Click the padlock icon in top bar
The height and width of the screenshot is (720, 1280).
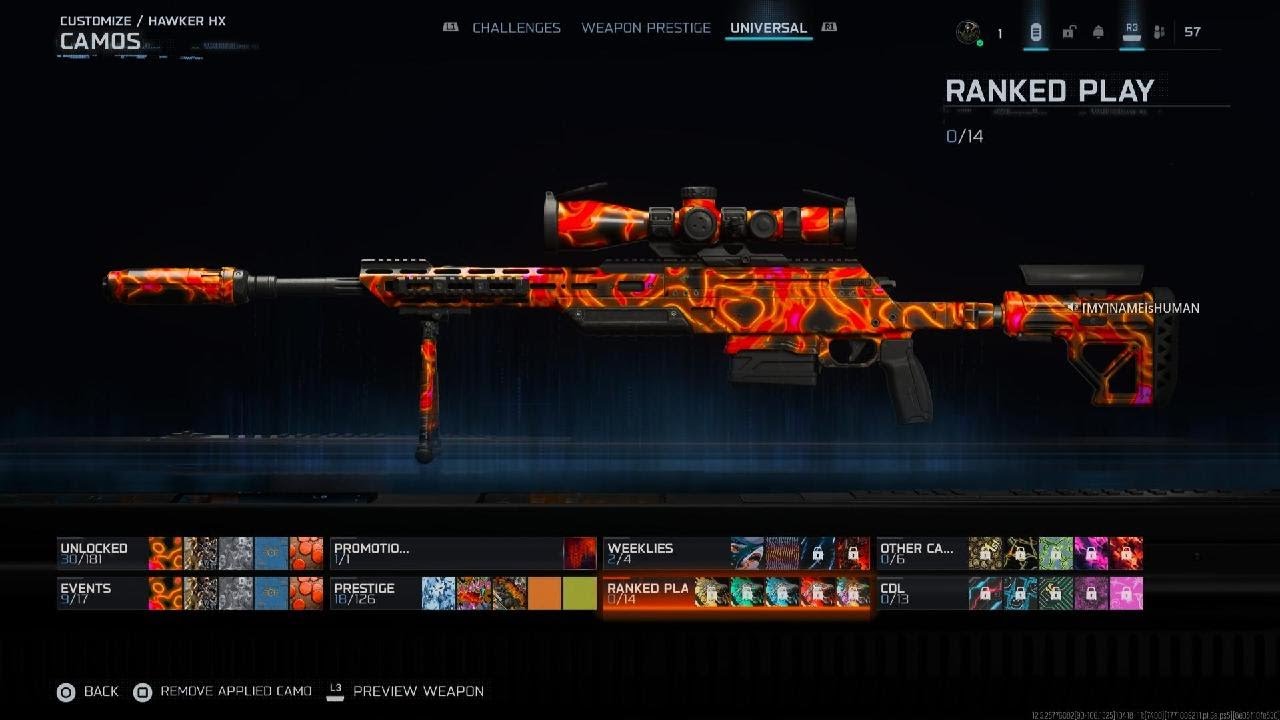click(1068, 32)
